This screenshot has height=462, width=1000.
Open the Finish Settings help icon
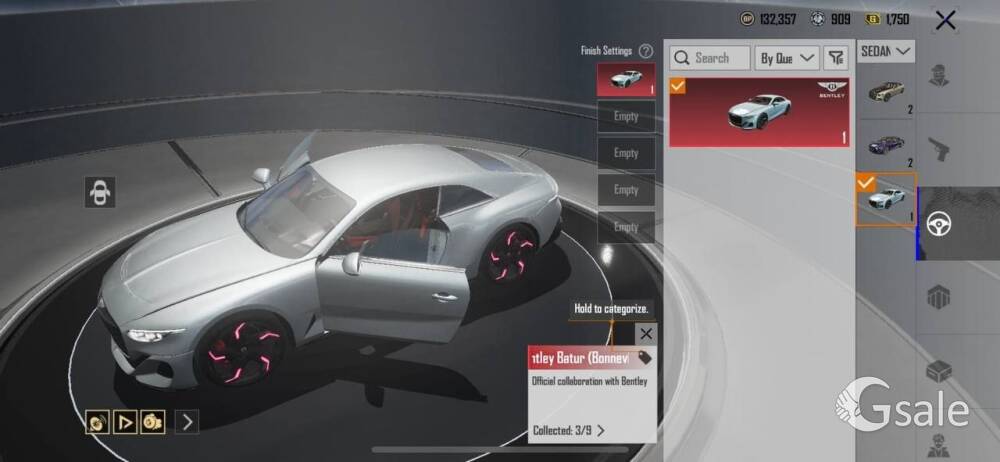[646, 51]
